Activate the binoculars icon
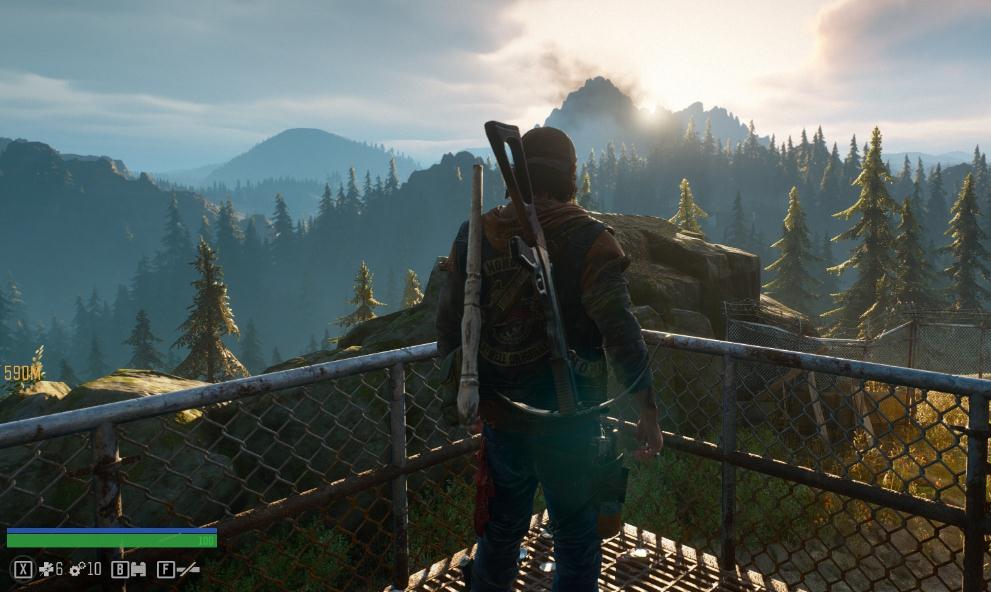 coord(138,569)
